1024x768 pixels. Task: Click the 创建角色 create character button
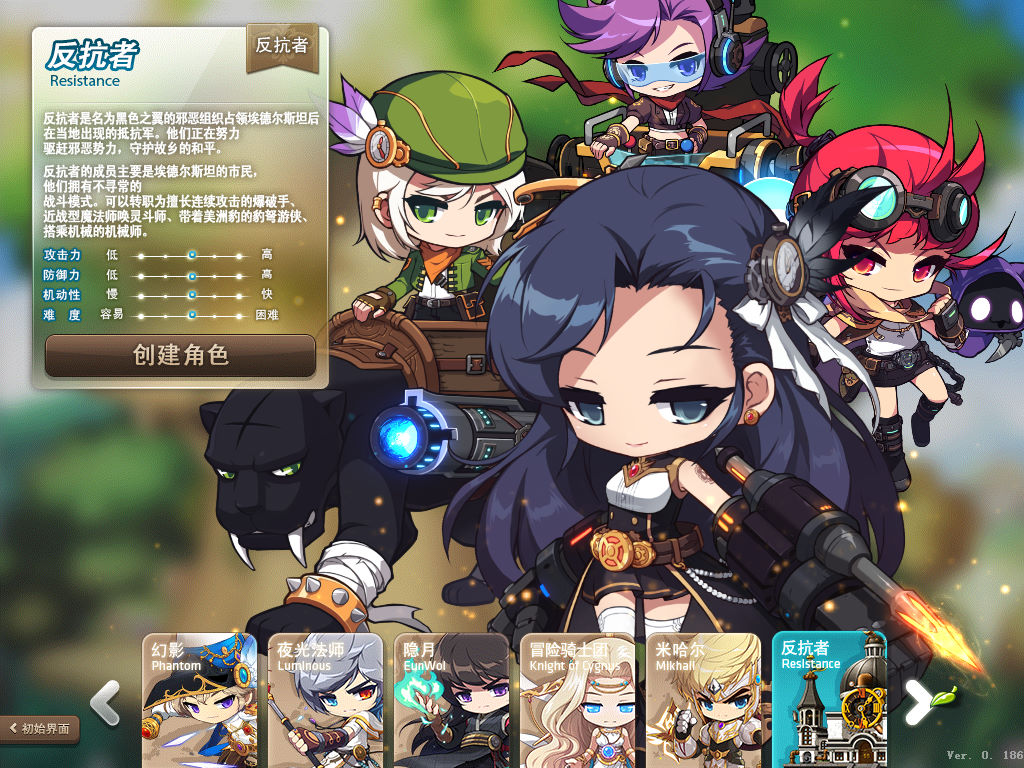click(x=180, y=355)
